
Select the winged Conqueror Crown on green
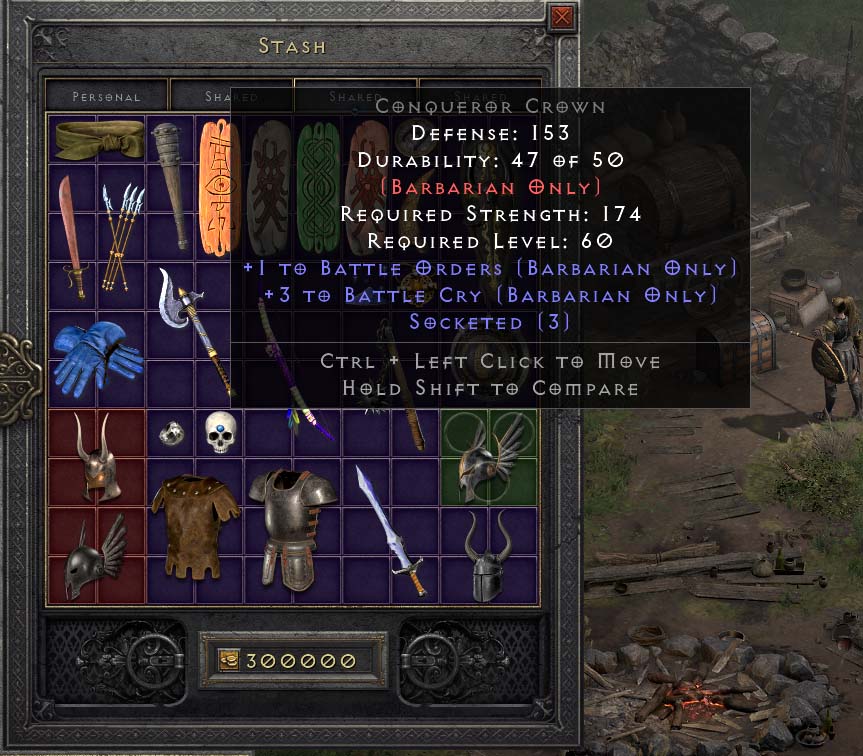(489, 458)
